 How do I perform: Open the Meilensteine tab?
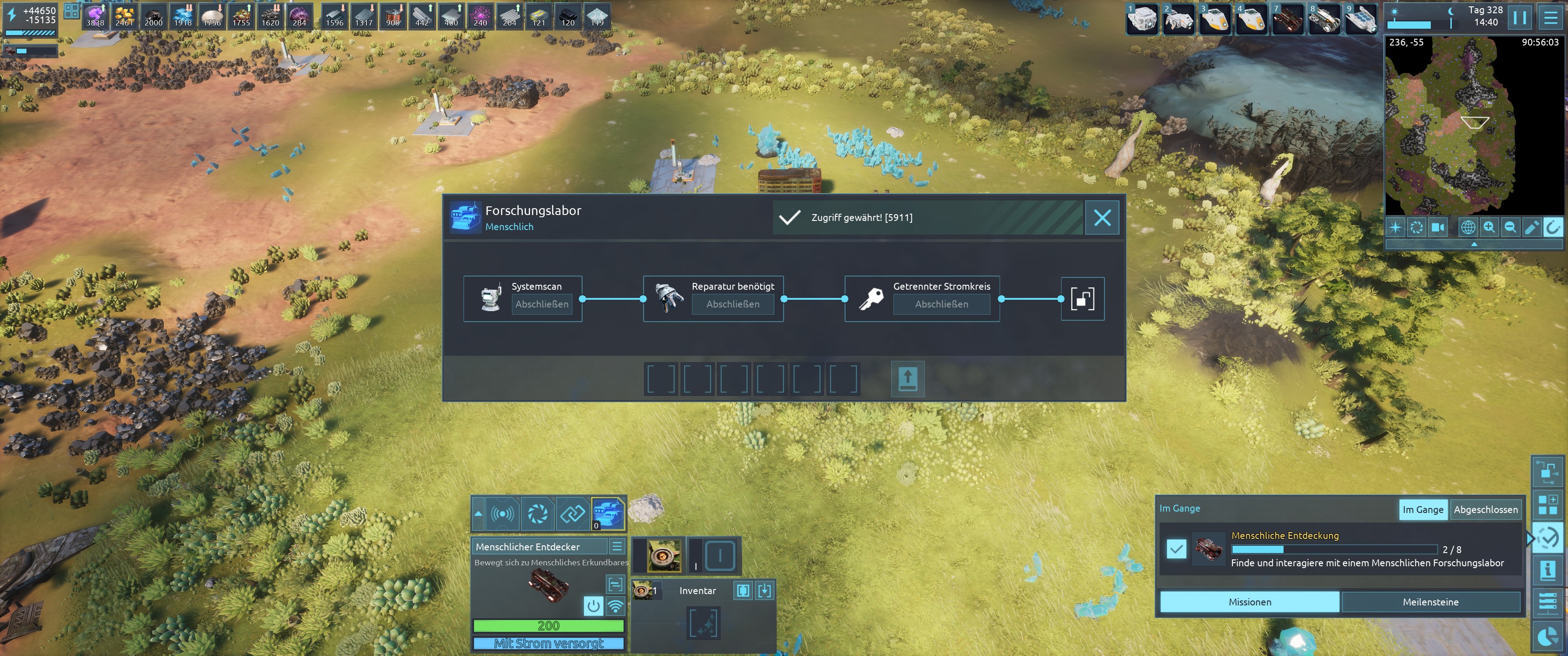[1430, 602]
